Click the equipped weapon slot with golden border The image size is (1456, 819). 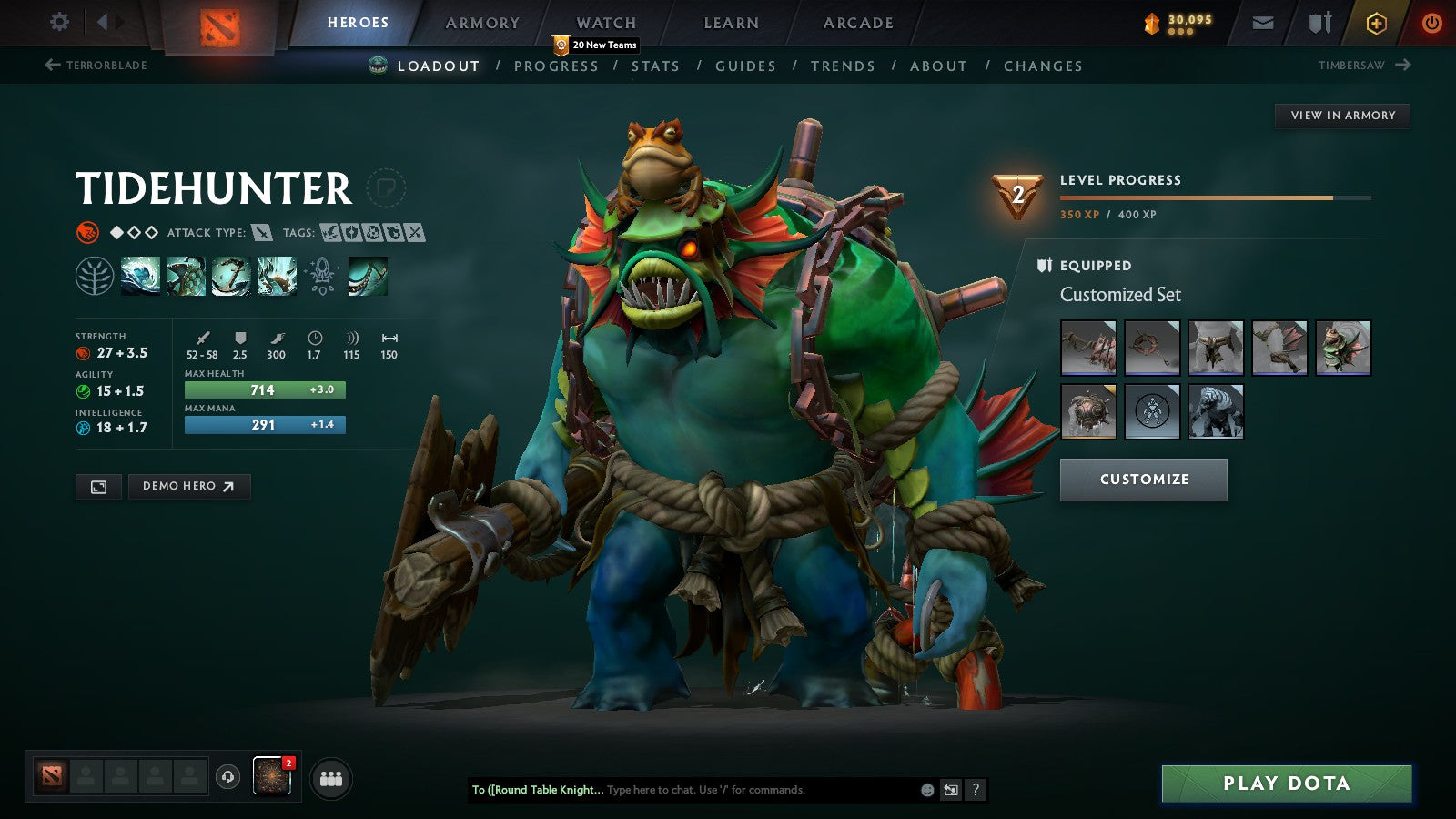tap(1087, 412)
